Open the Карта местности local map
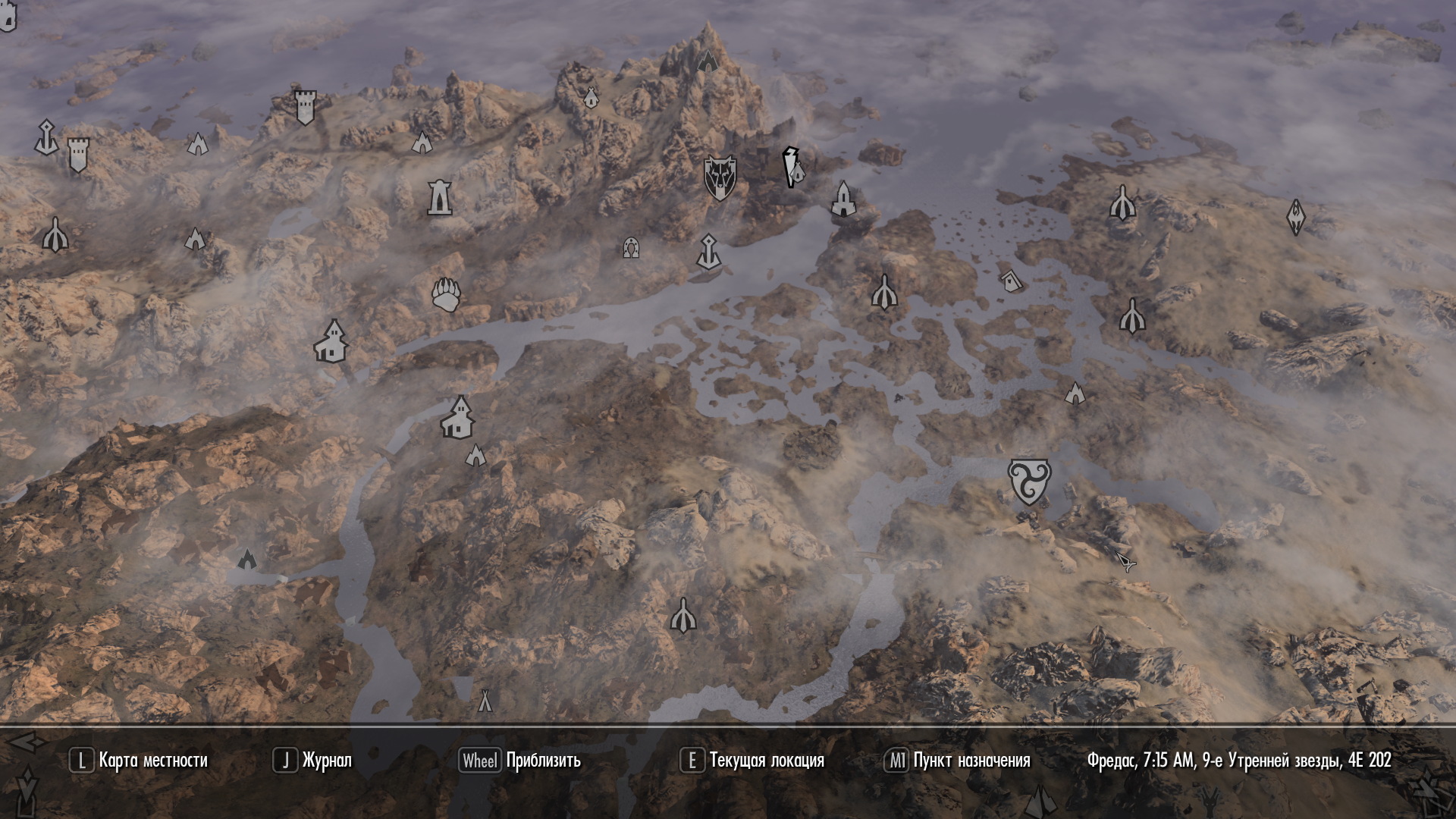The height and width of the screenshot is (819, 1456). click(x=139, y=761)
